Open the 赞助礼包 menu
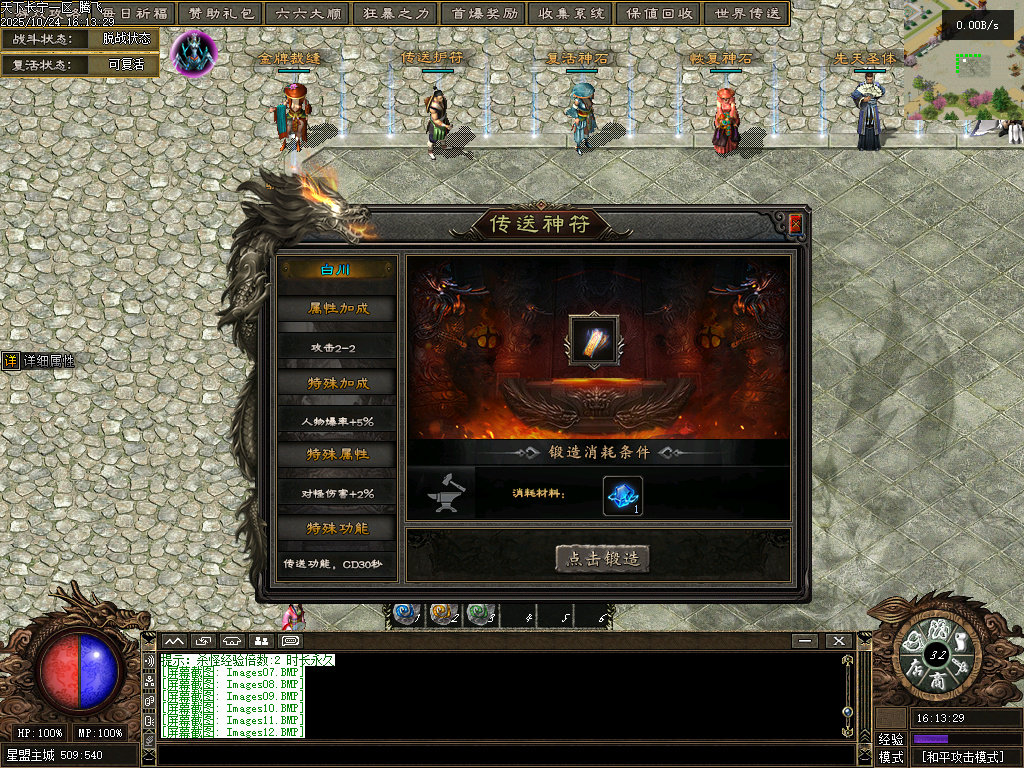Viewport: 1024px width, 768px height. point(223,14)
